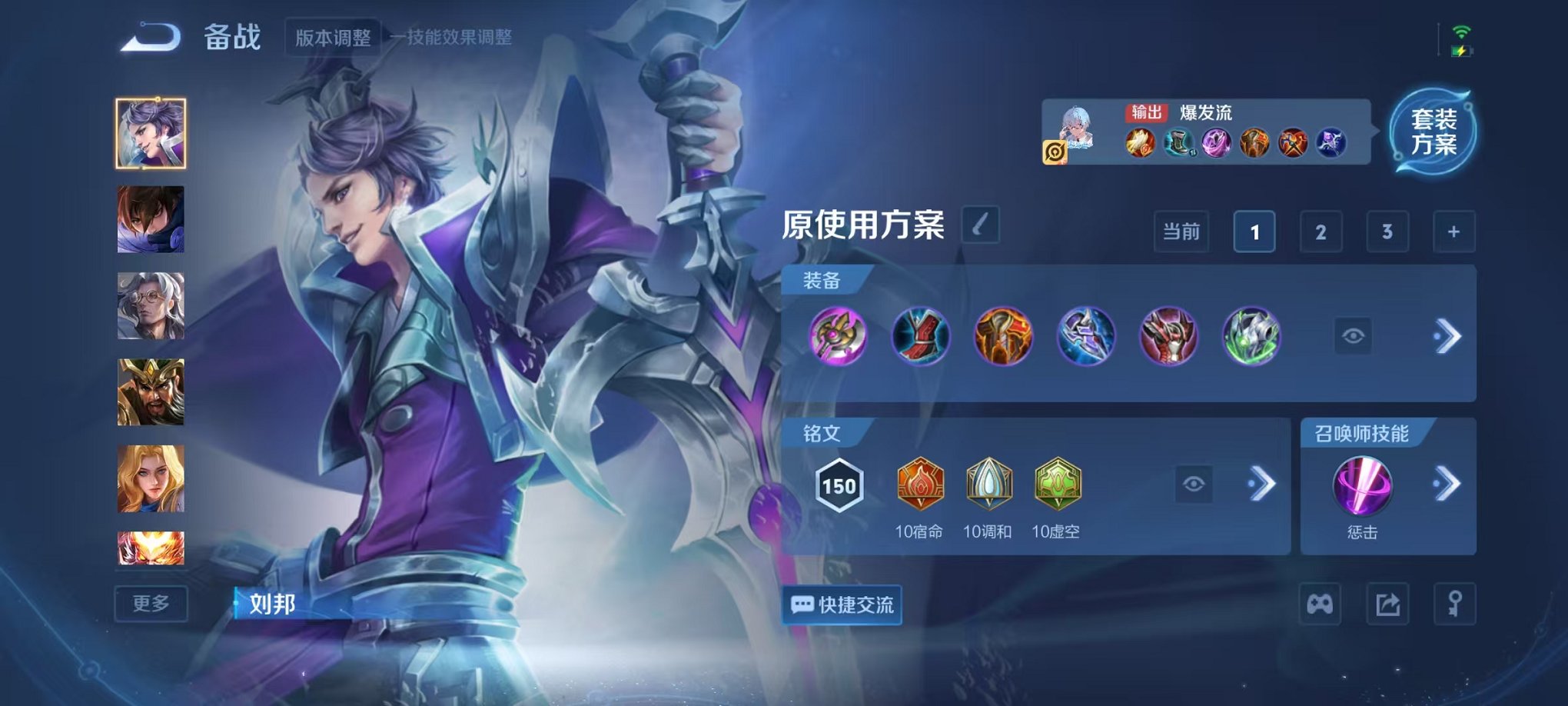Select the 当前 tab

pos(1181,231)
